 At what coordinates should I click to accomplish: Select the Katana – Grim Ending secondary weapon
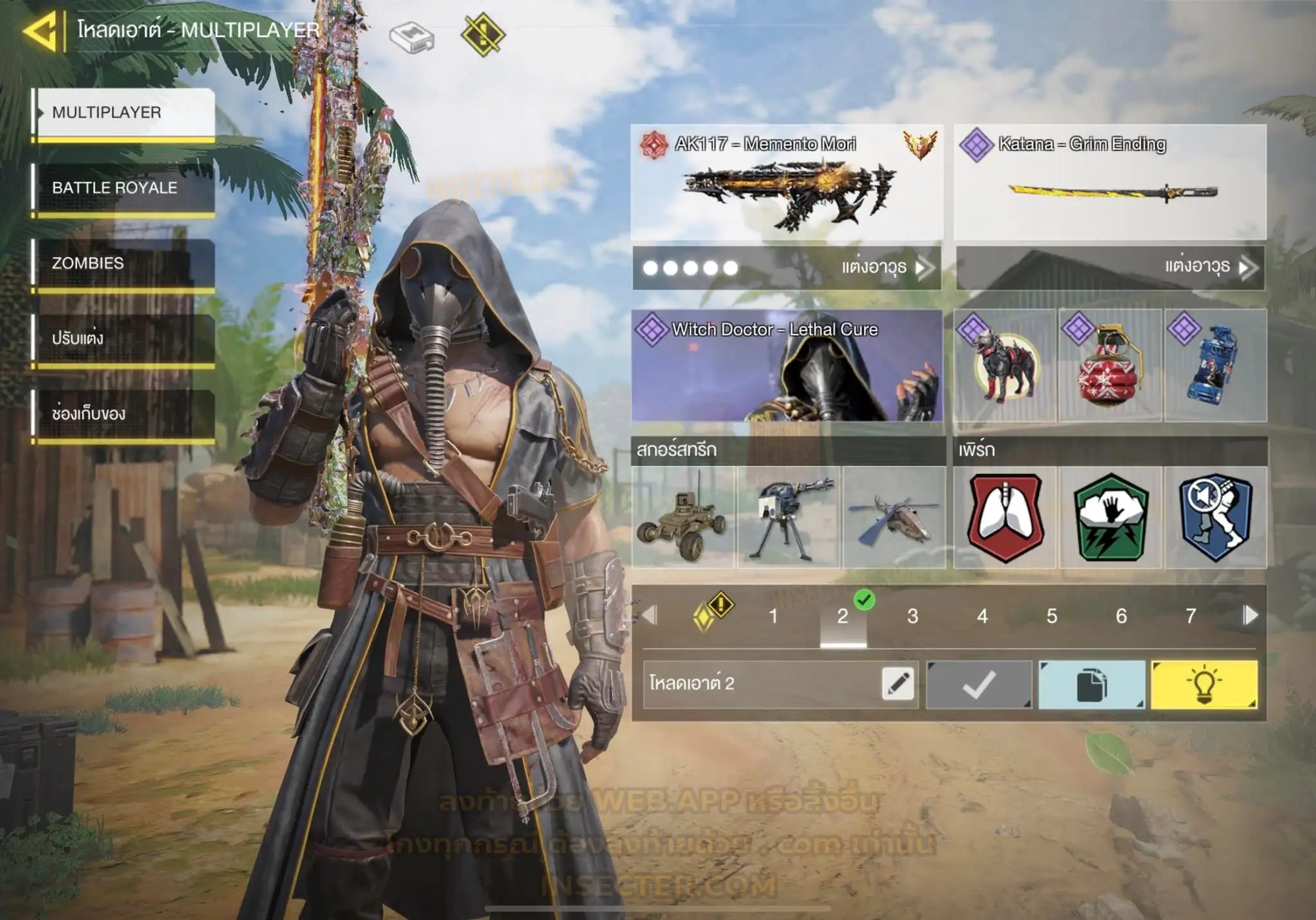[1110, 183]
